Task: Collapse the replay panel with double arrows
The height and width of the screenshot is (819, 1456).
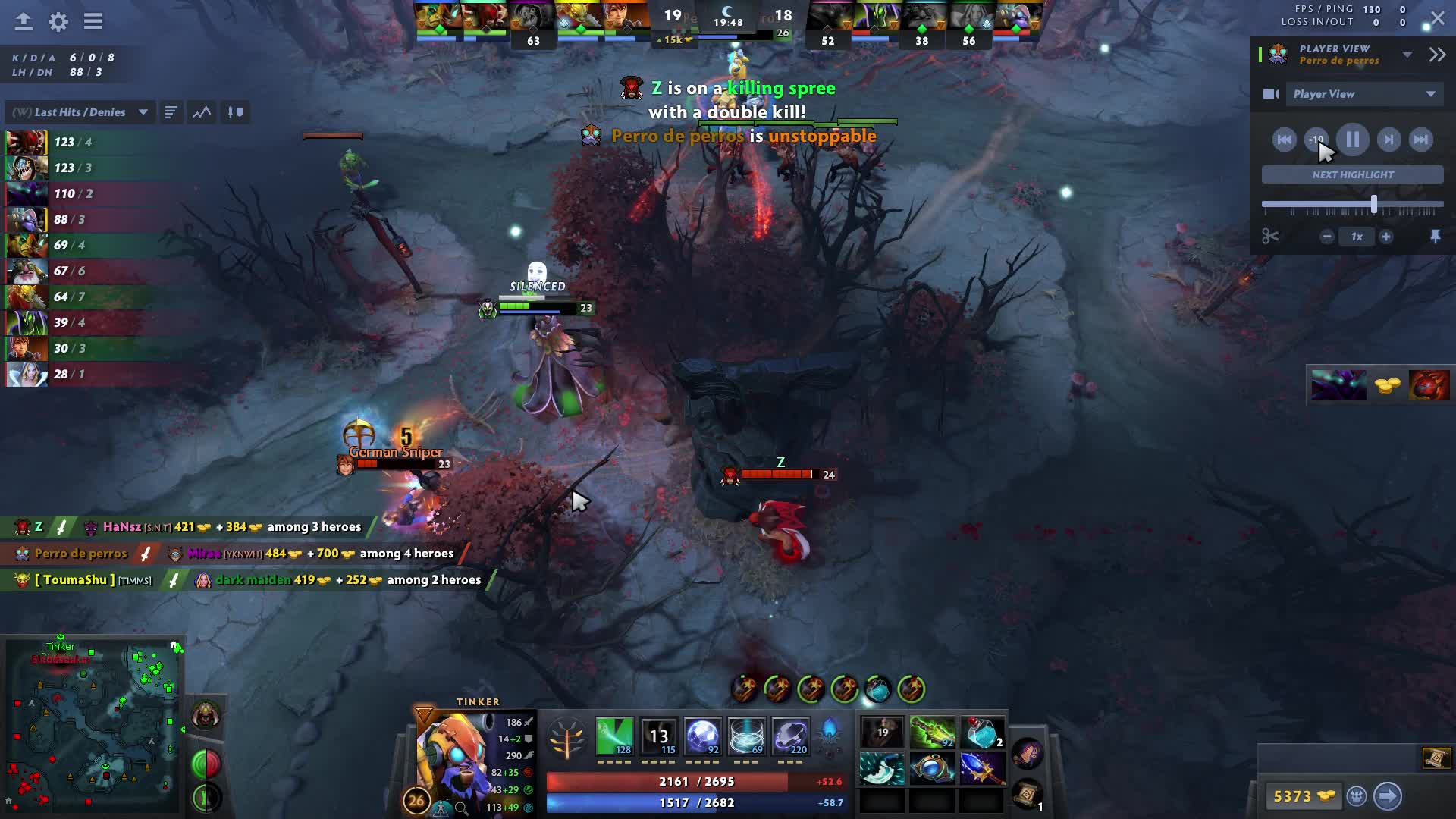Action: [1437, 55]
